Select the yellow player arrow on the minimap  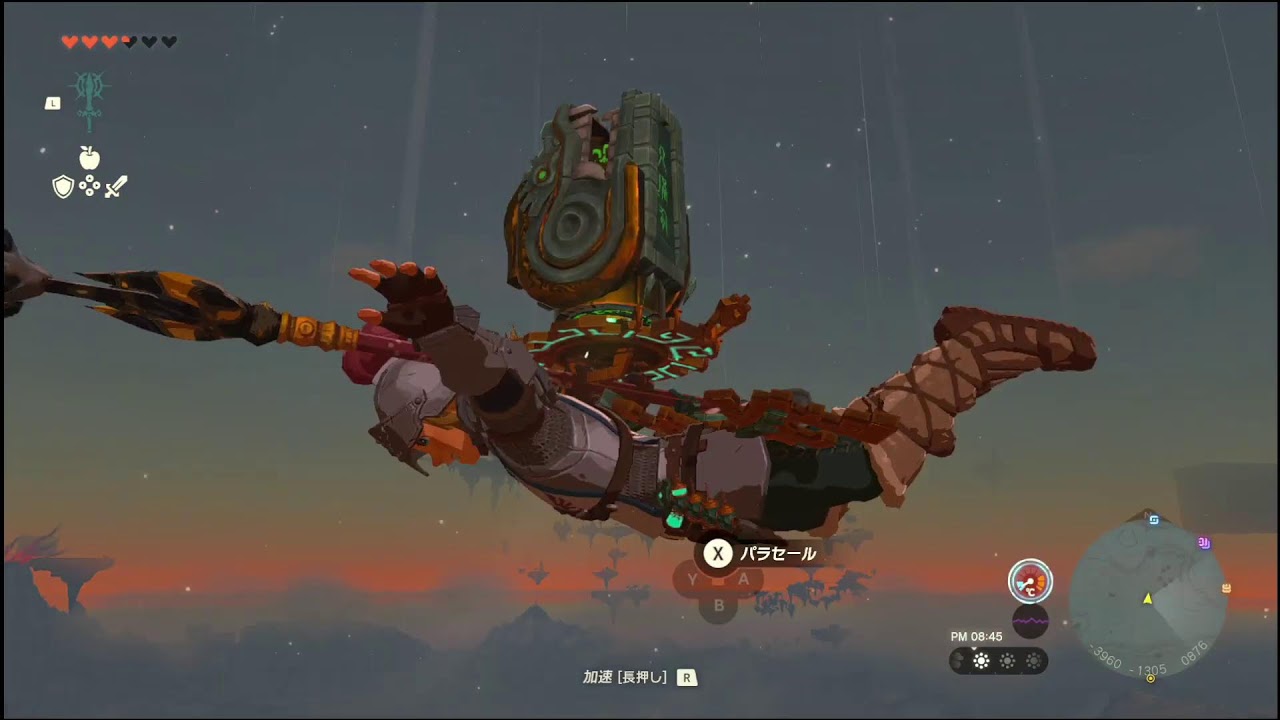click(1148, 600)
